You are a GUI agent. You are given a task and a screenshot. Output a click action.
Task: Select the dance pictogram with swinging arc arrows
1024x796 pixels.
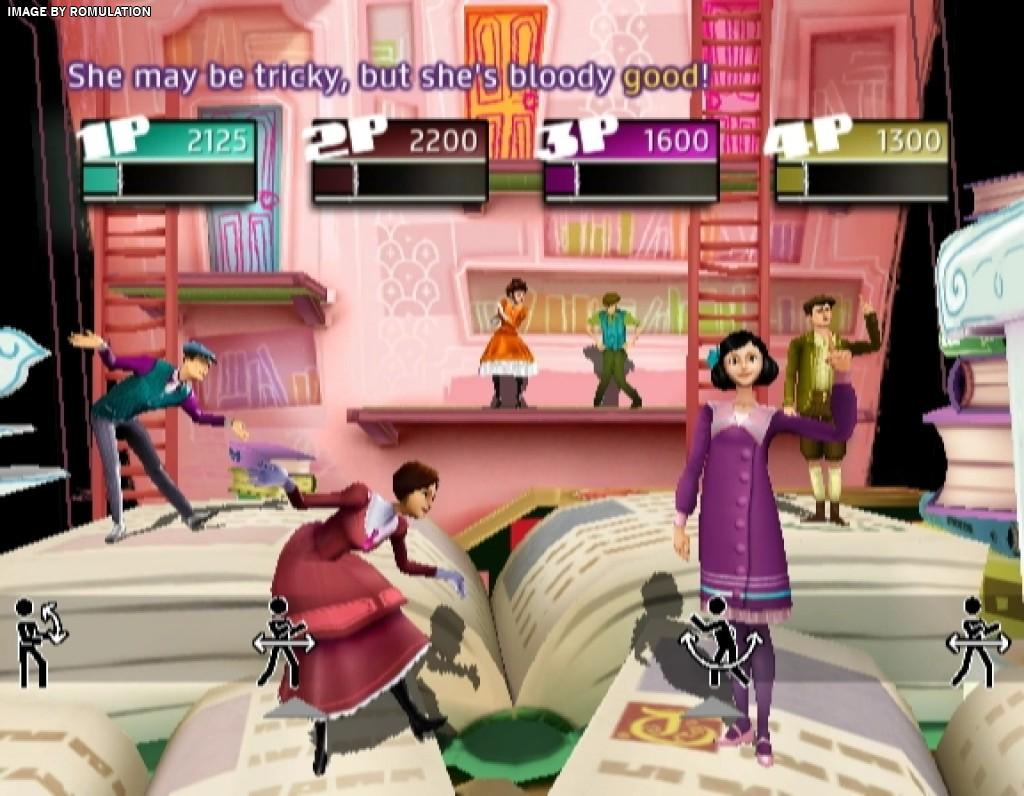pos(718,641)
